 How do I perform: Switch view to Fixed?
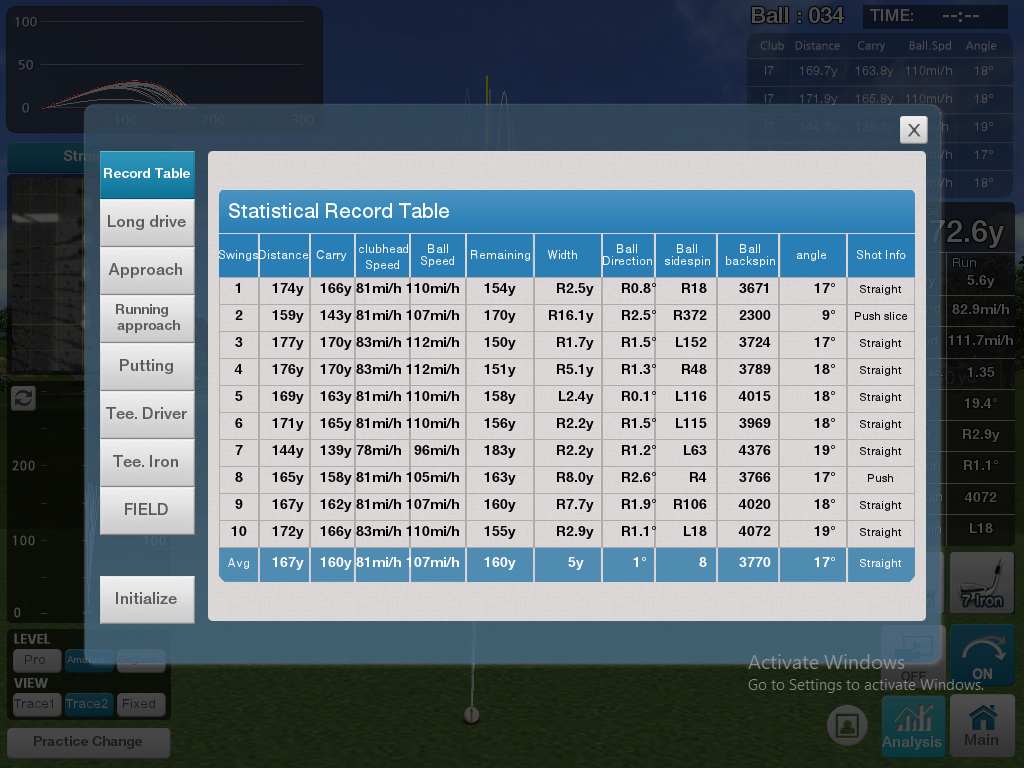tap(139, 704)
